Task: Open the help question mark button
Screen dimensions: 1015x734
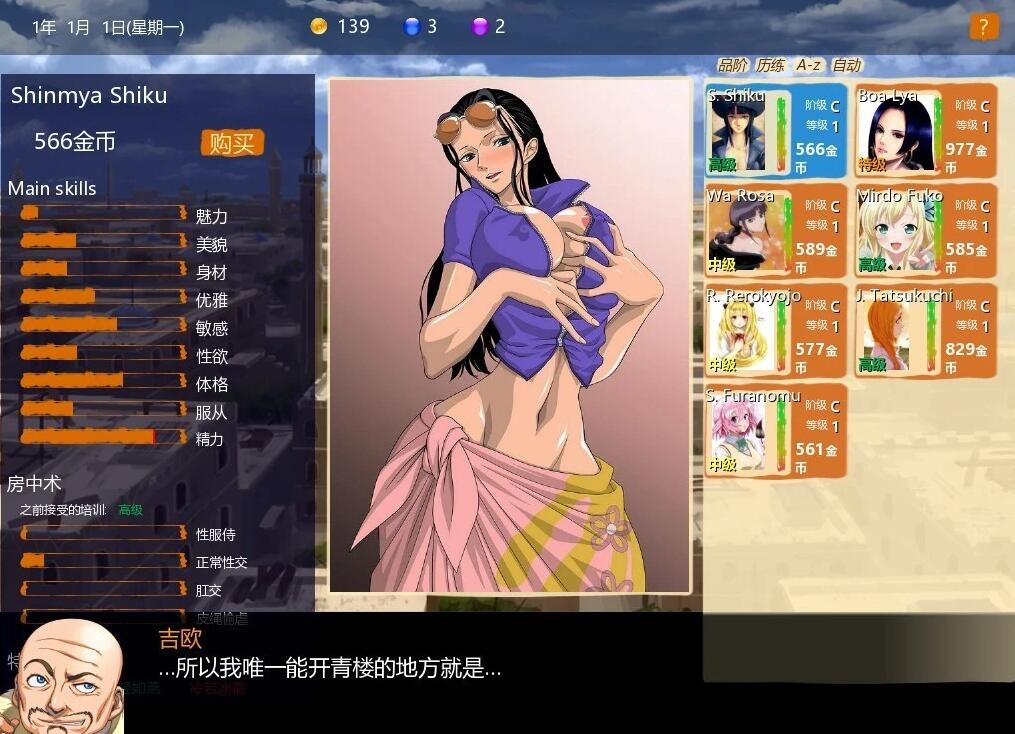Action: click(983, 27)
